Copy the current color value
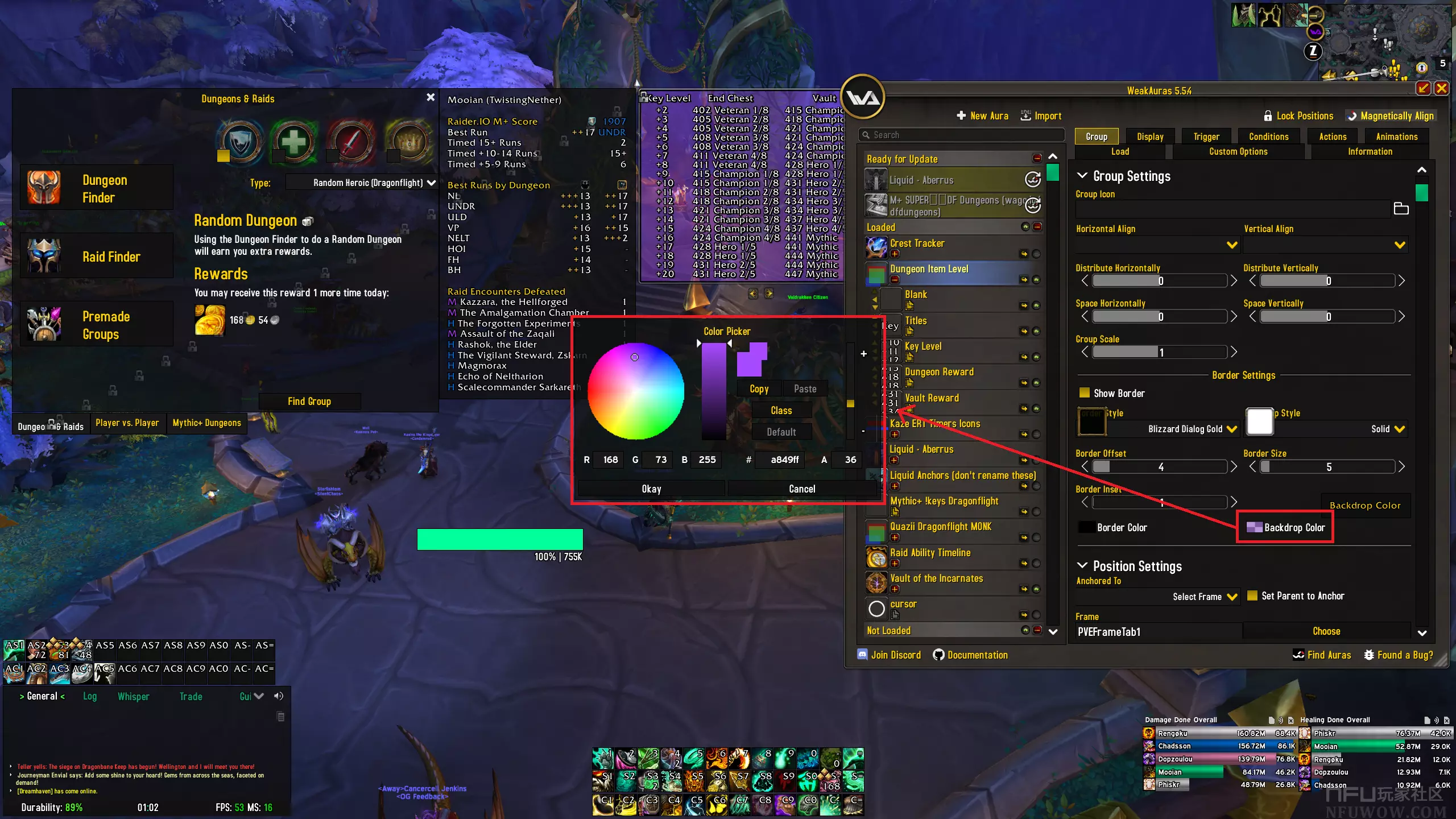The image size is (1456, 819). (x=759, y=389)
